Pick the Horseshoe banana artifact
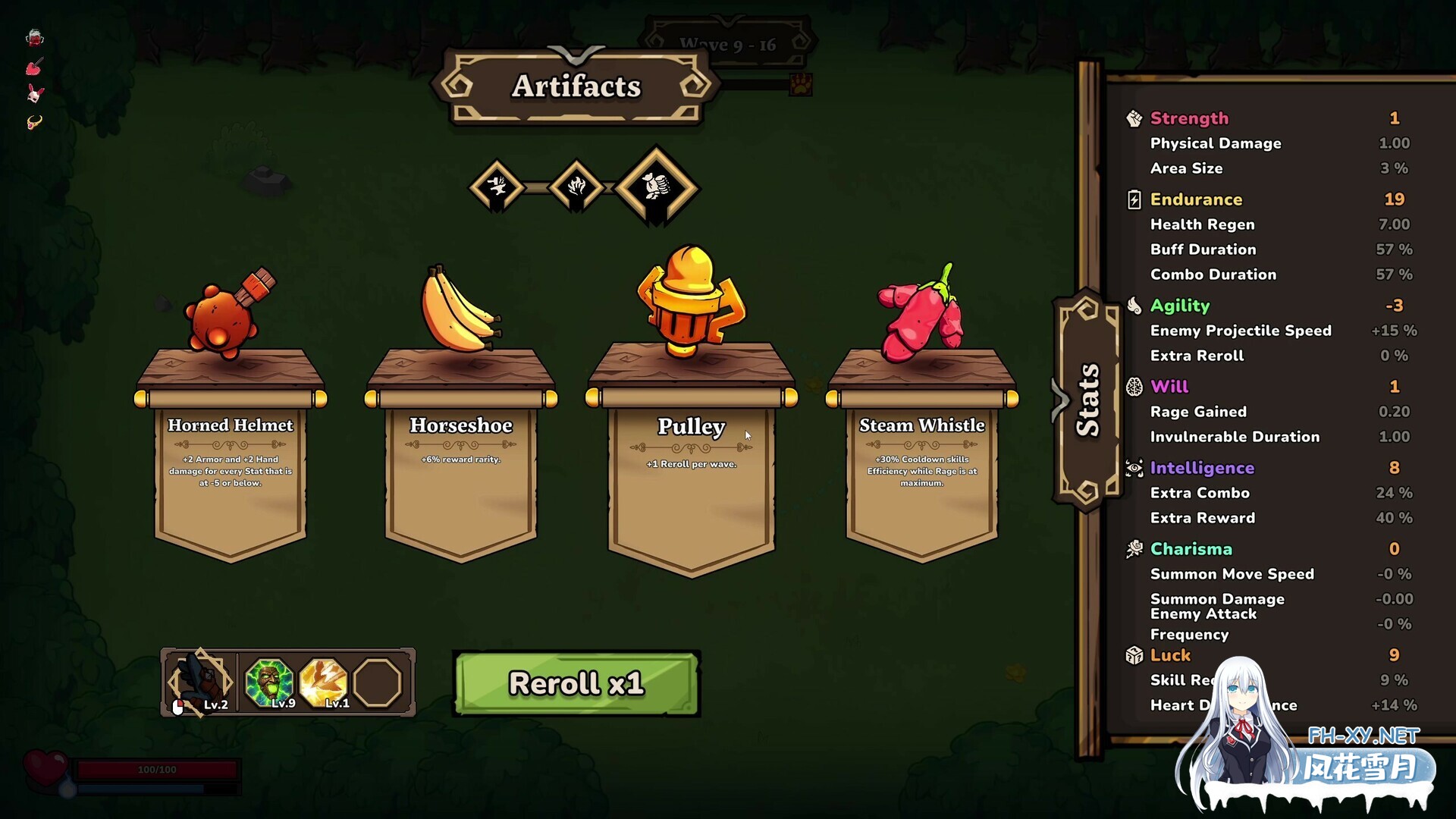1456x819 pixels. [461, 455]
